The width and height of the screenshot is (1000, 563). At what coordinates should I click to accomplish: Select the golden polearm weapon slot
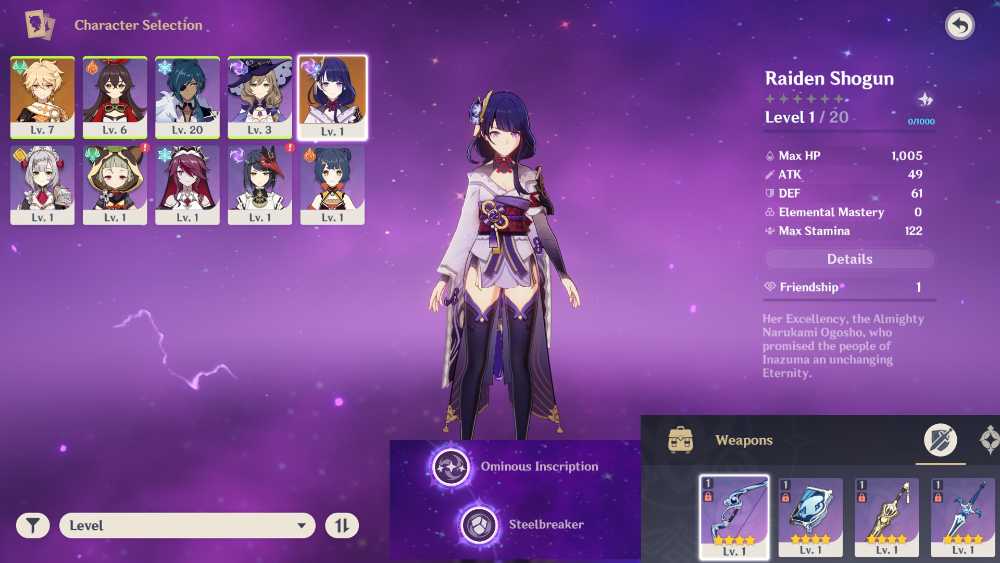click(x=886, y=516)
